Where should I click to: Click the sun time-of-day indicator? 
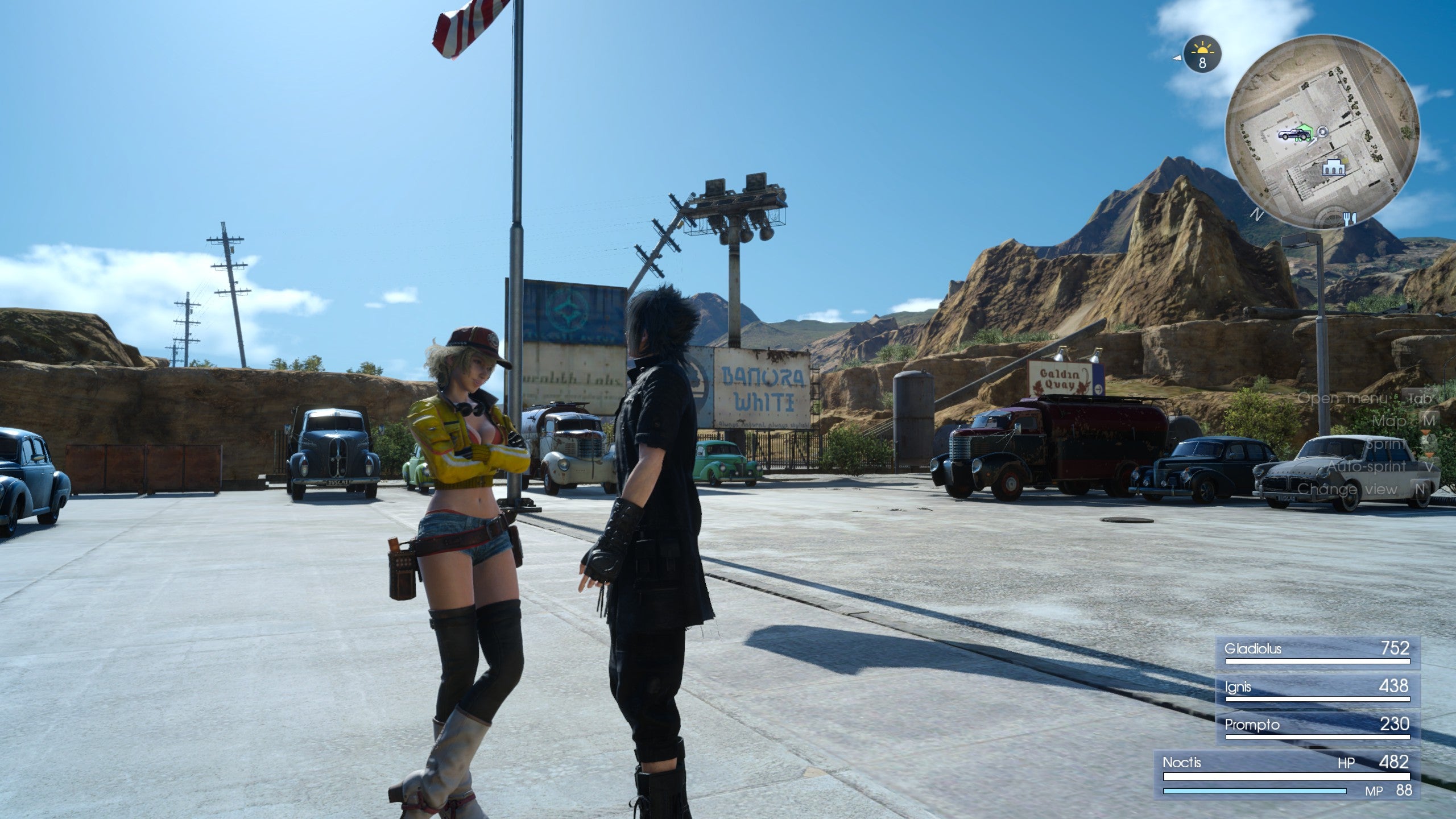[1201, 55]
